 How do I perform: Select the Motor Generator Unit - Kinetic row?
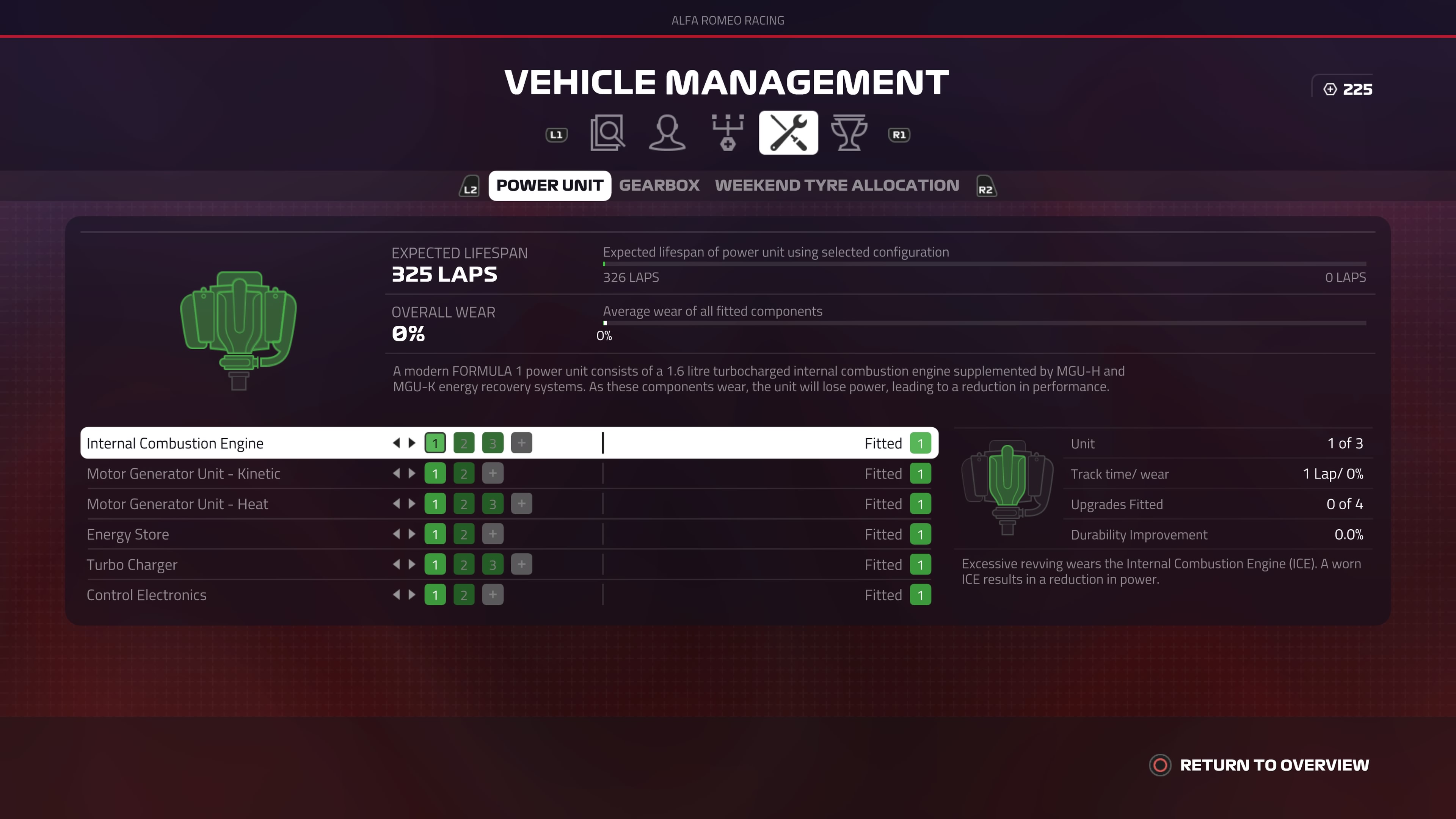tap(183, 474)
